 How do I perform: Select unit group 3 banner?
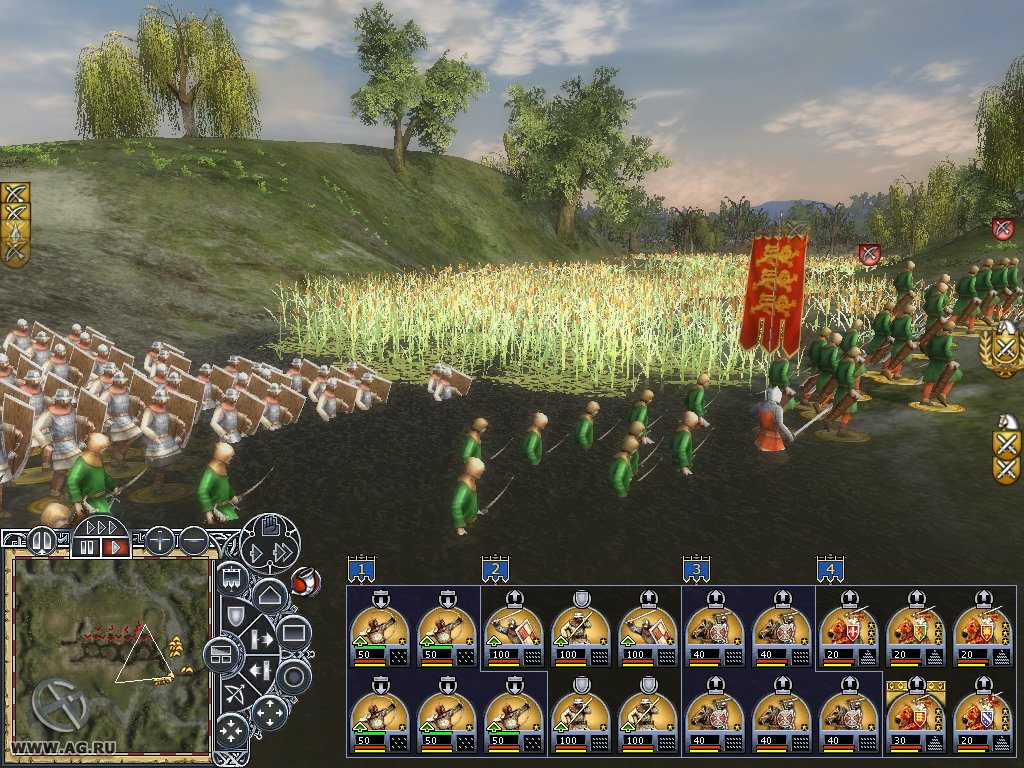(x=696, y=570)
